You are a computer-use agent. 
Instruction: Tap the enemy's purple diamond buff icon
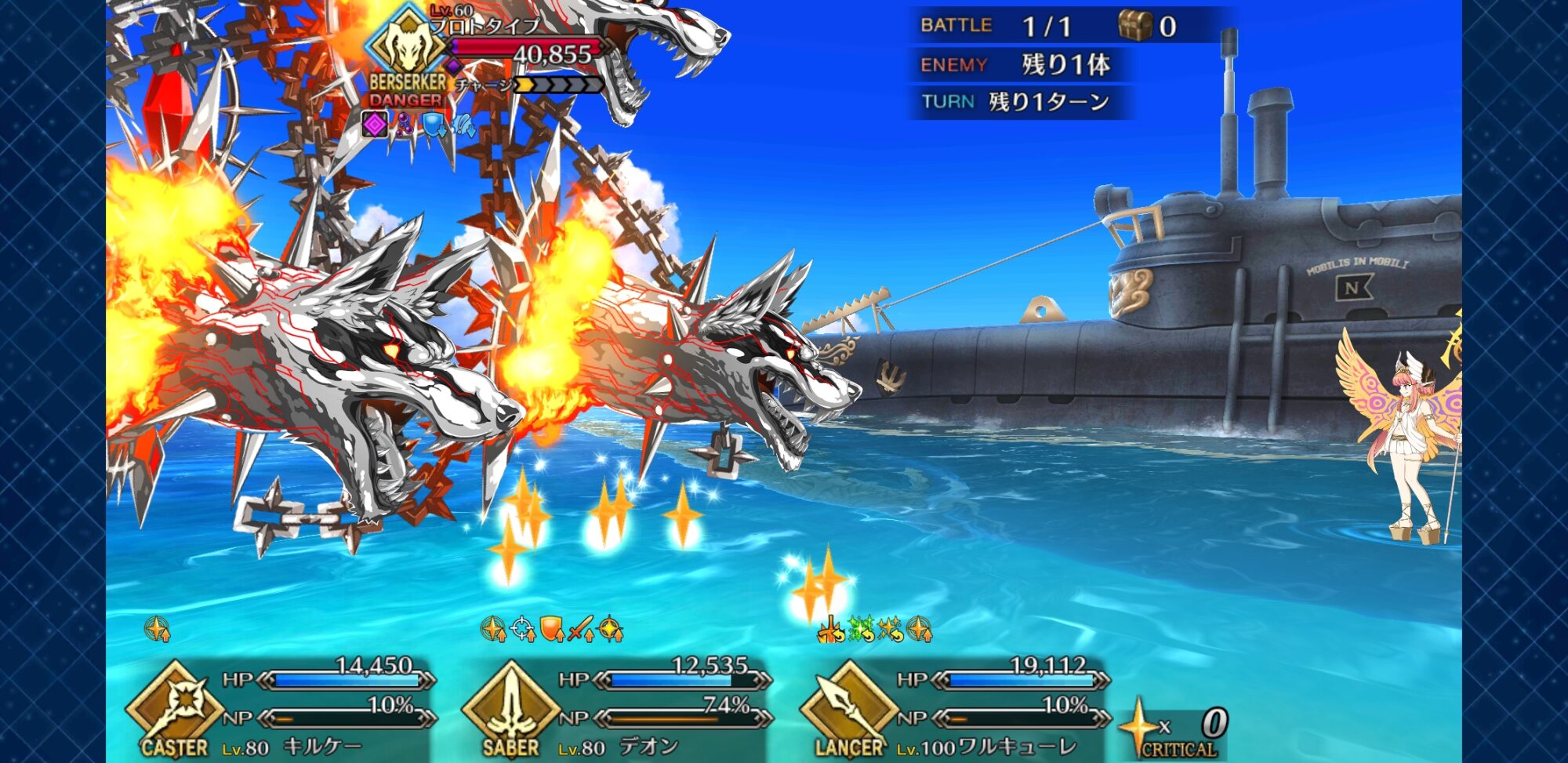[375, 124]
